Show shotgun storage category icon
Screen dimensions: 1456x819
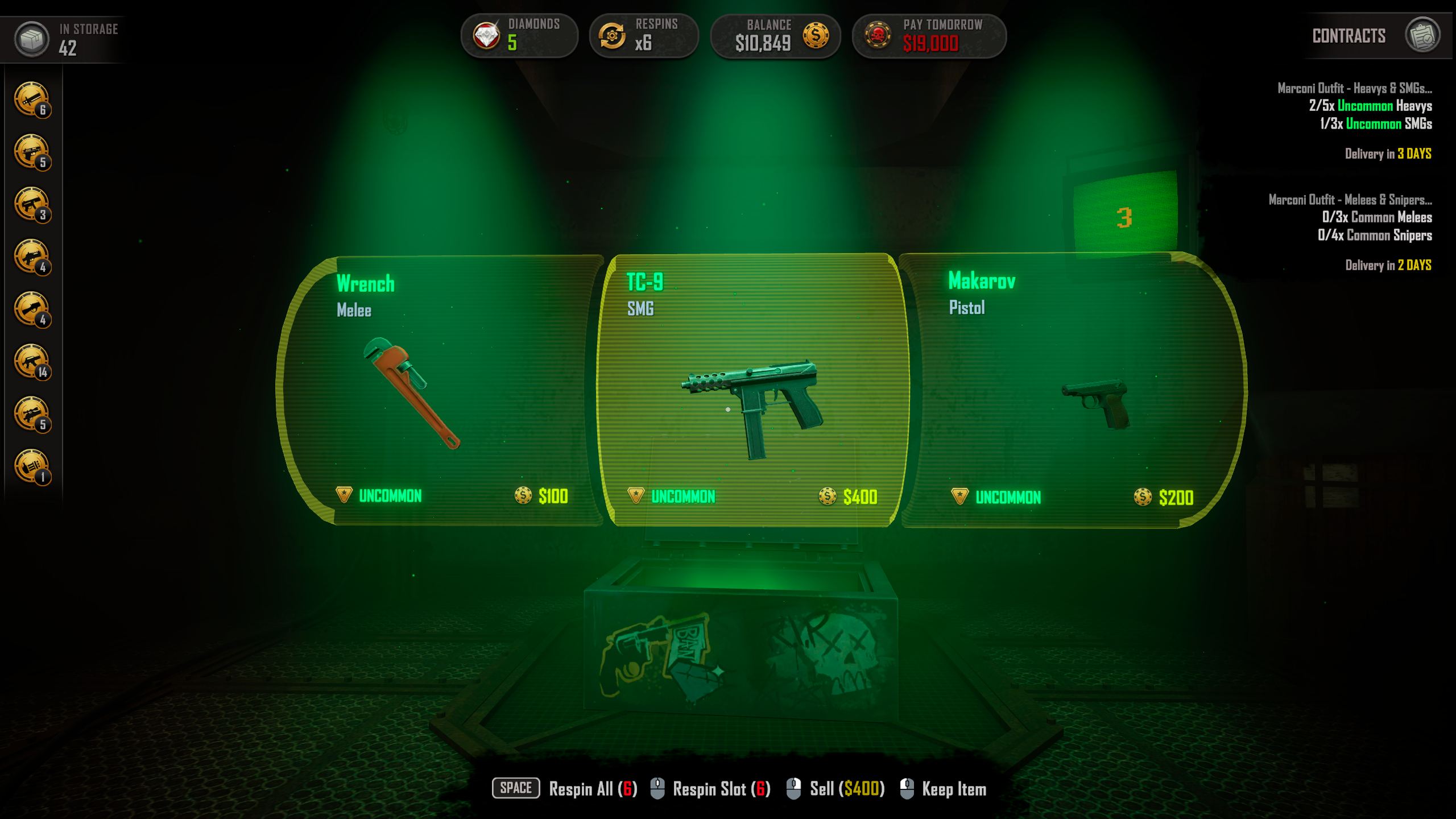(32, 257)
